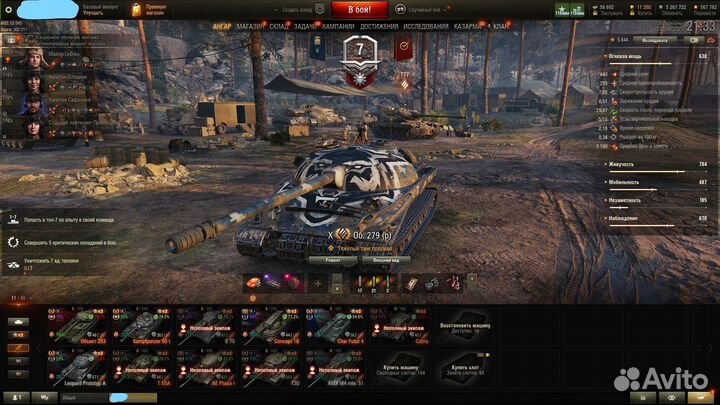This screenshot has width=720, height=405.
Task: Click the Ремонт button
Action: [x=332, y=258]
